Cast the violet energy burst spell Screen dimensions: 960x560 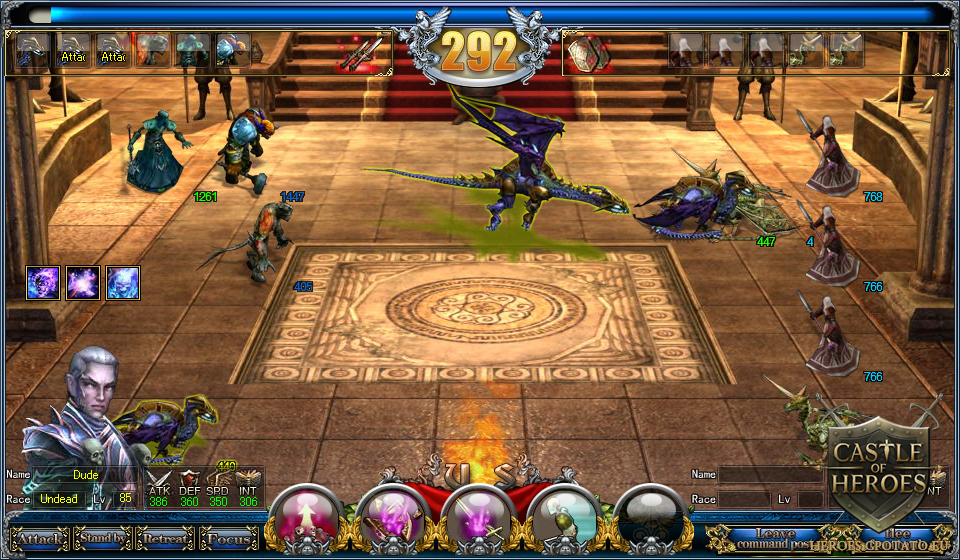(83, 283)
